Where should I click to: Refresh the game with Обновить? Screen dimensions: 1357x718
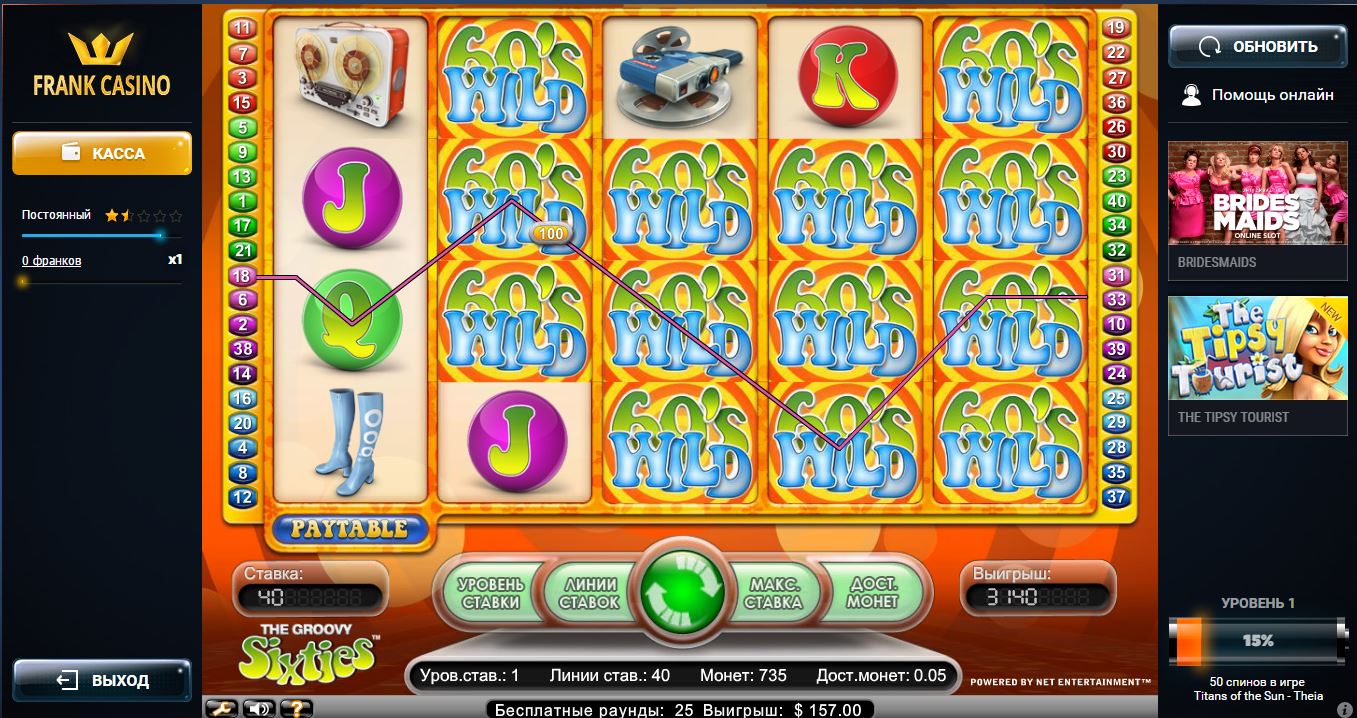coord(1258,46)
